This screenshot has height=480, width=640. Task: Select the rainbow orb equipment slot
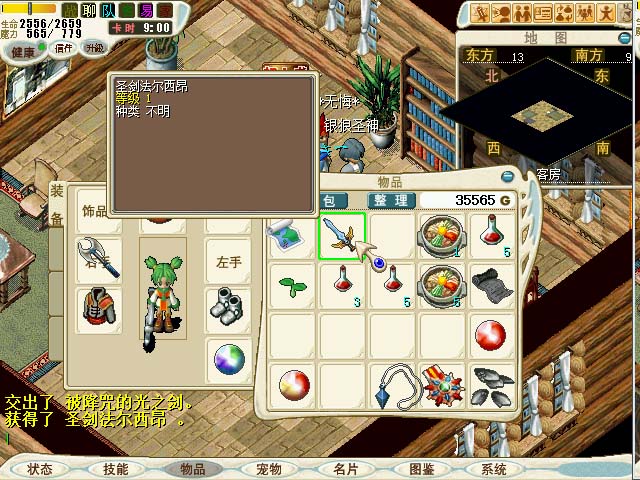229,357
